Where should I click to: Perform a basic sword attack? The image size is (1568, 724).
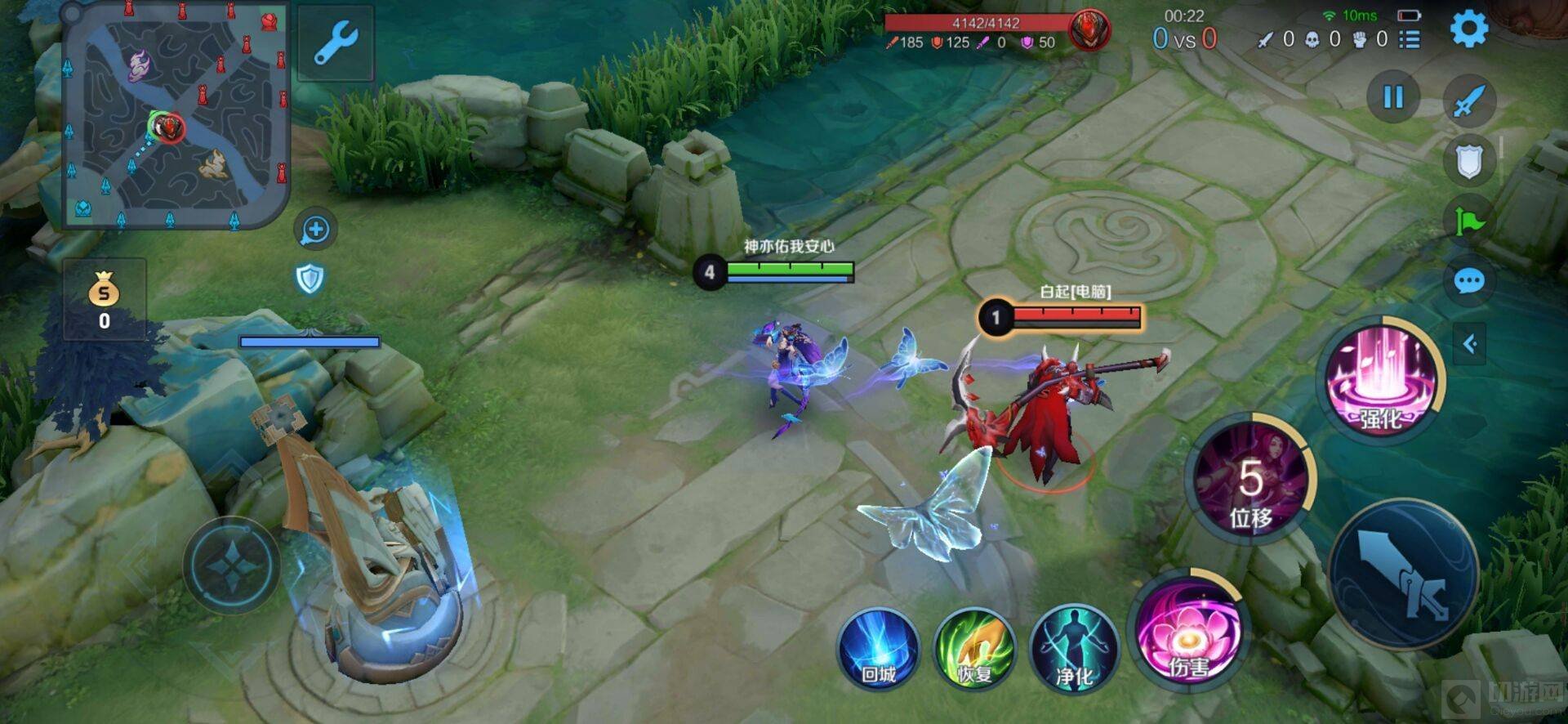(x=1404, y=574)
